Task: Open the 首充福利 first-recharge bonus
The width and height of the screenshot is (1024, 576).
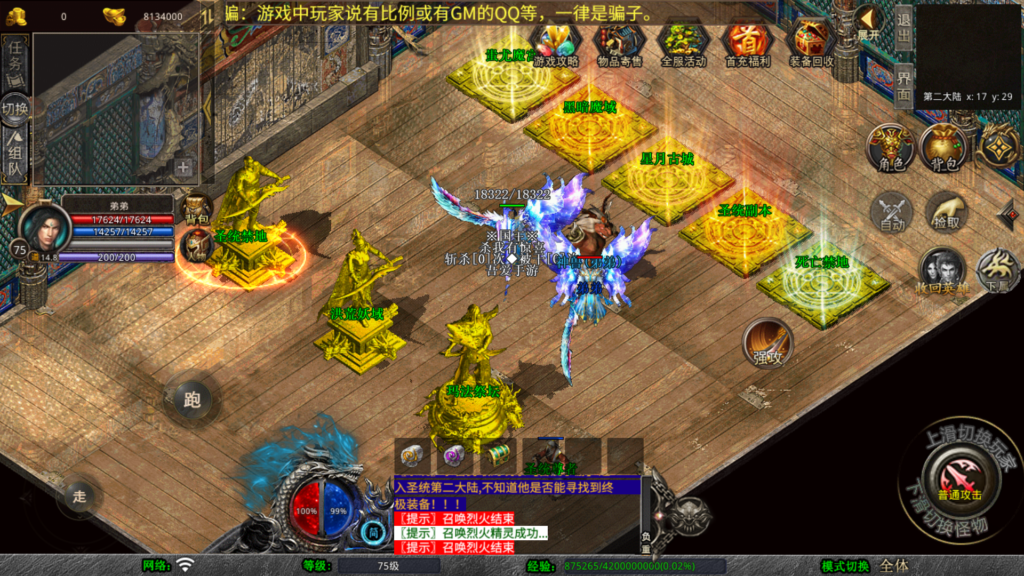Action: click(x=746, y=43)
